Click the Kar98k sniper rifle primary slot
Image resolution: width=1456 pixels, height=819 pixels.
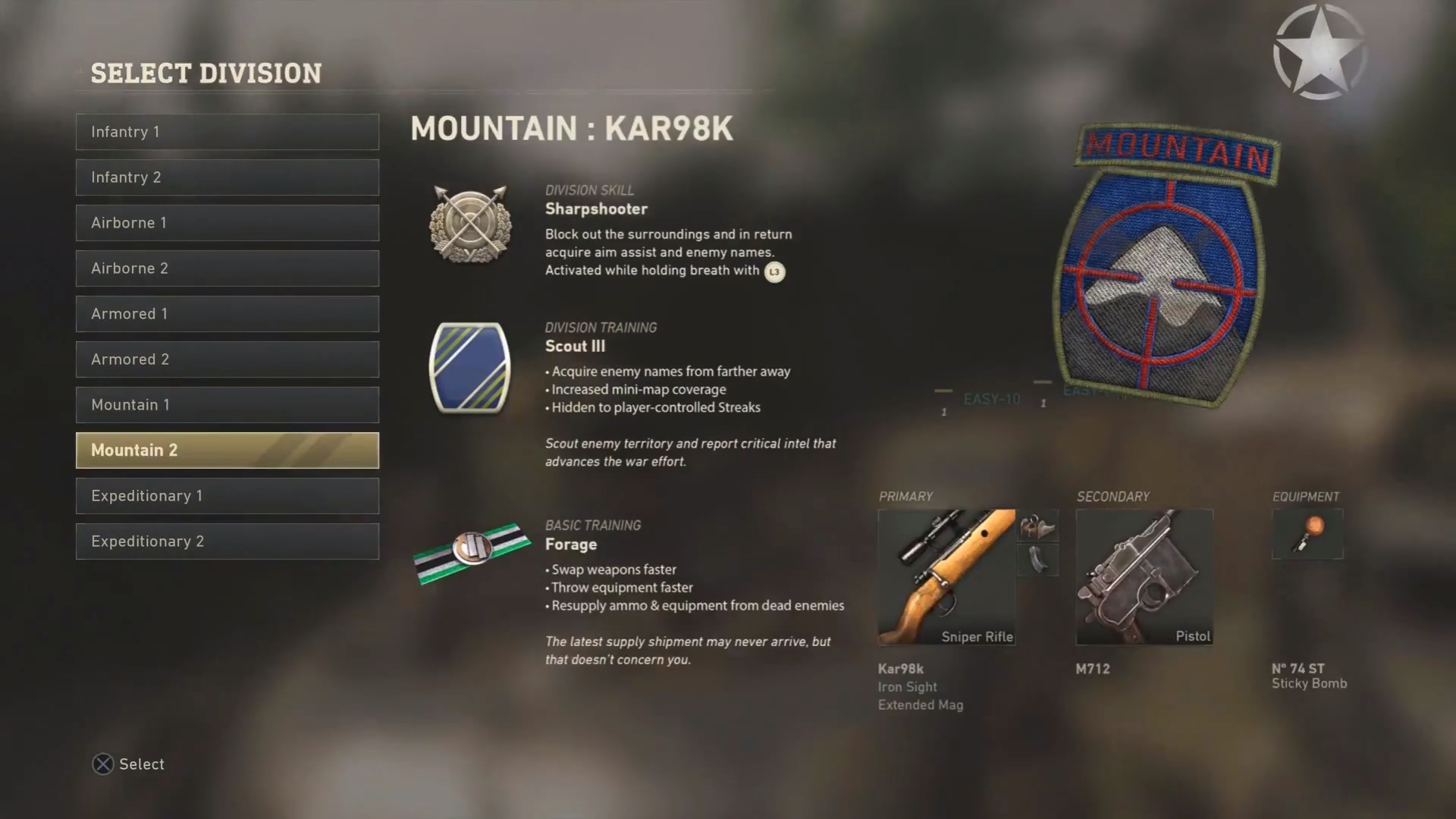point(946,577)
